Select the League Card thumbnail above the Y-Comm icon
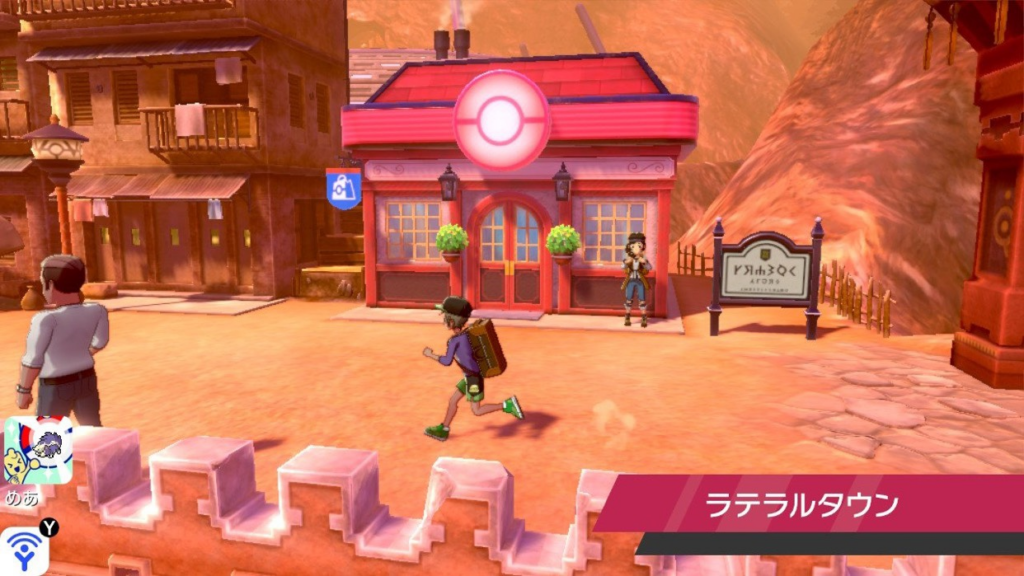The width and height of the screenshot is (1024, 576). 38,450
